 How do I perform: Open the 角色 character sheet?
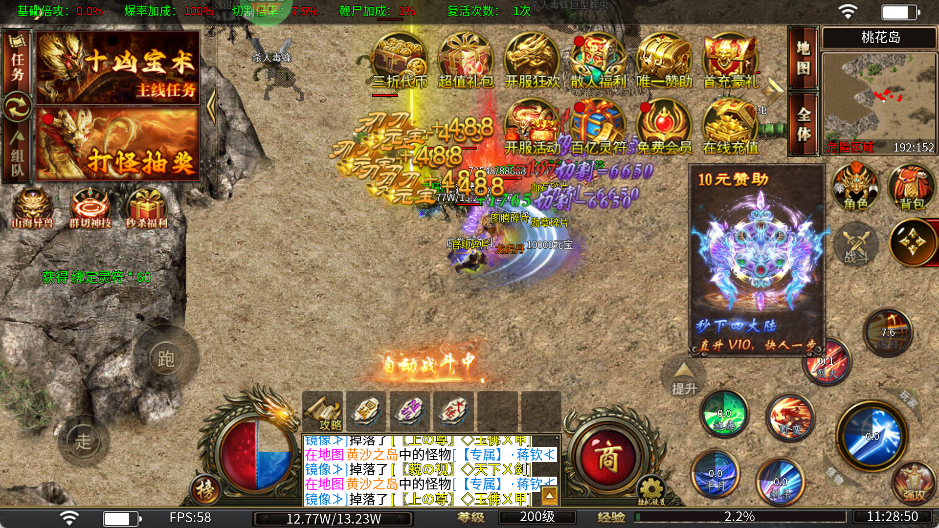[x=856, y=187]
